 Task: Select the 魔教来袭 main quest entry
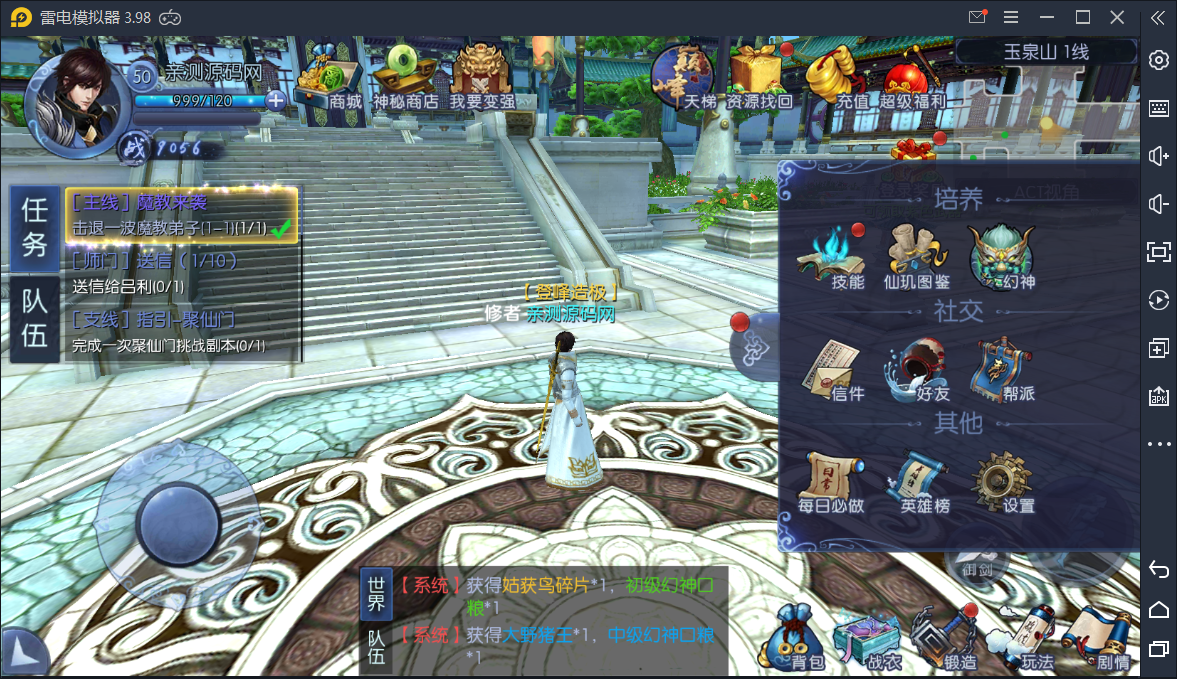tap(181, 214)
